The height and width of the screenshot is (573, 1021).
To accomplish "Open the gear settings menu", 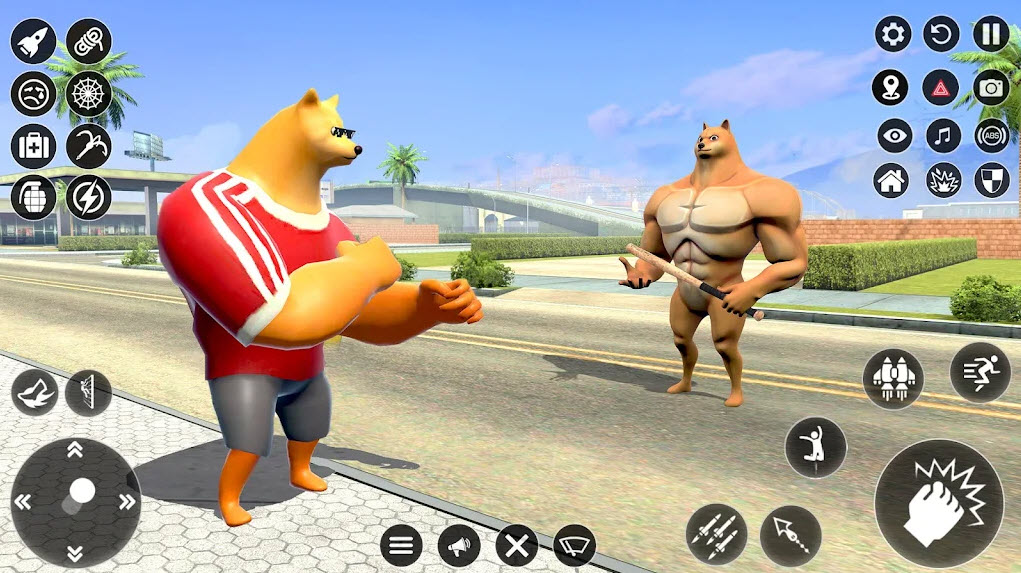I will tap(893, 34).
